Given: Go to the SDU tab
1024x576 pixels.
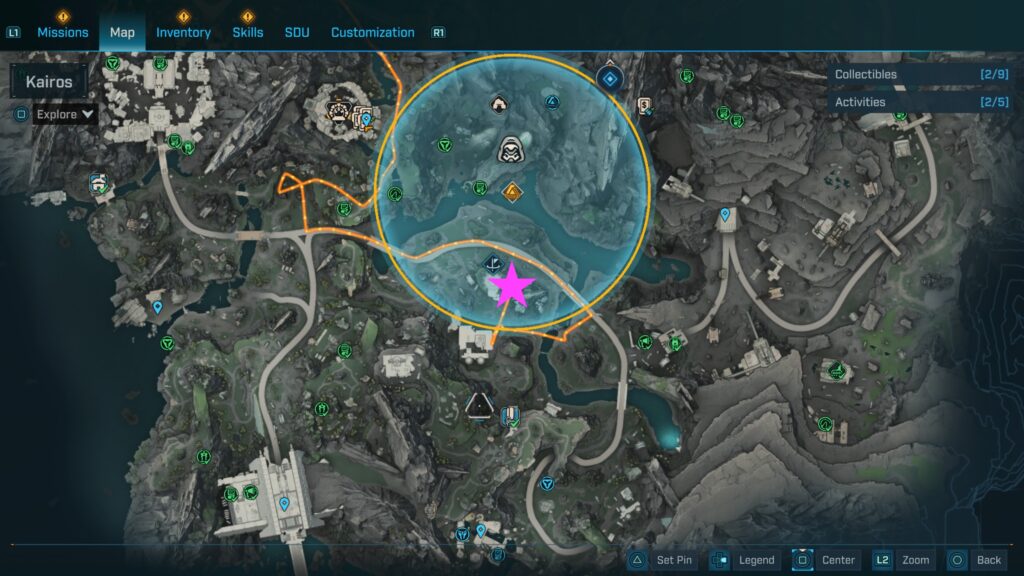Looking at the screenshot, I should pos(297,32).
